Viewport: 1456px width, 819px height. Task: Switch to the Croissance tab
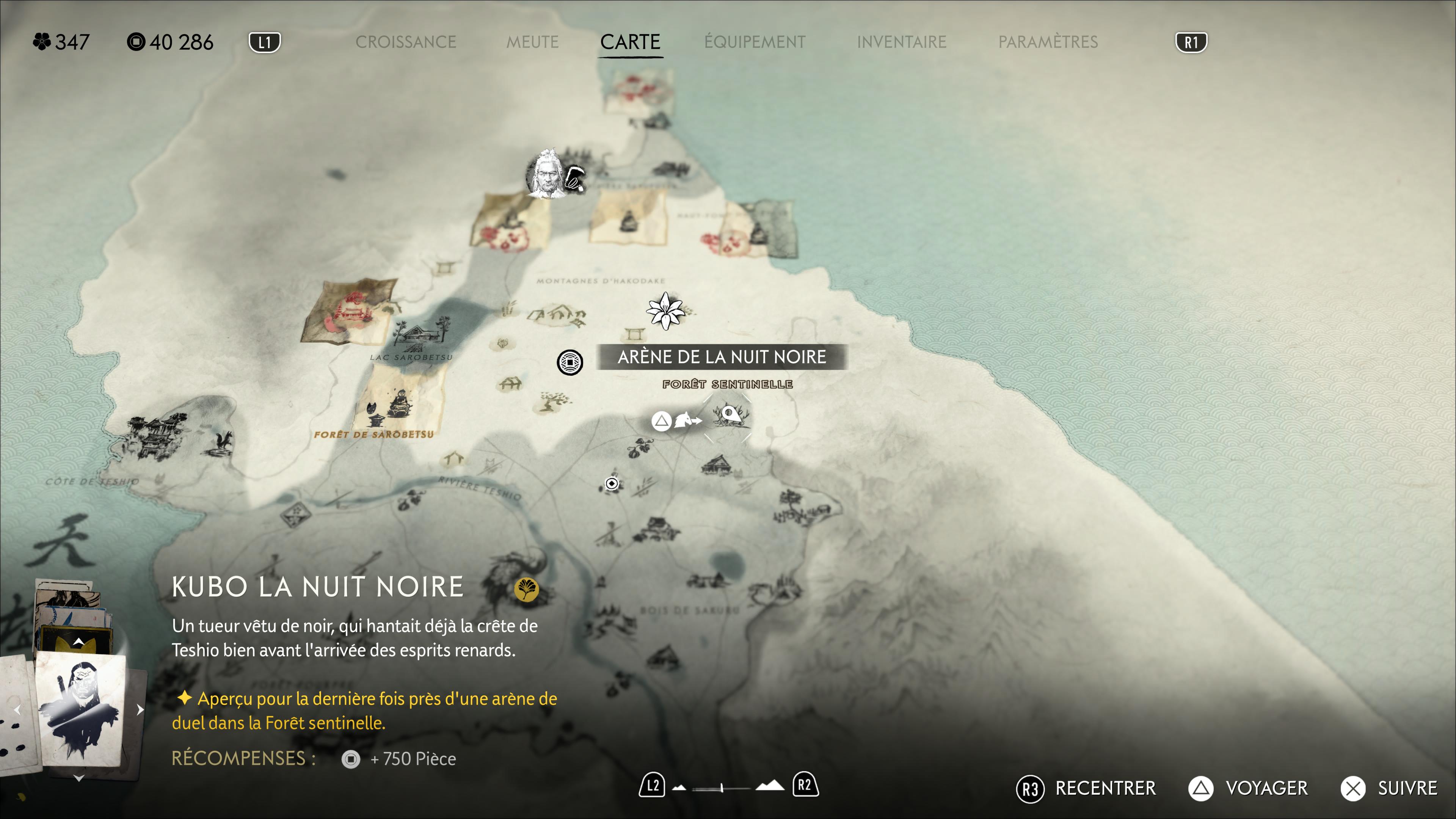tap(405, 42)
